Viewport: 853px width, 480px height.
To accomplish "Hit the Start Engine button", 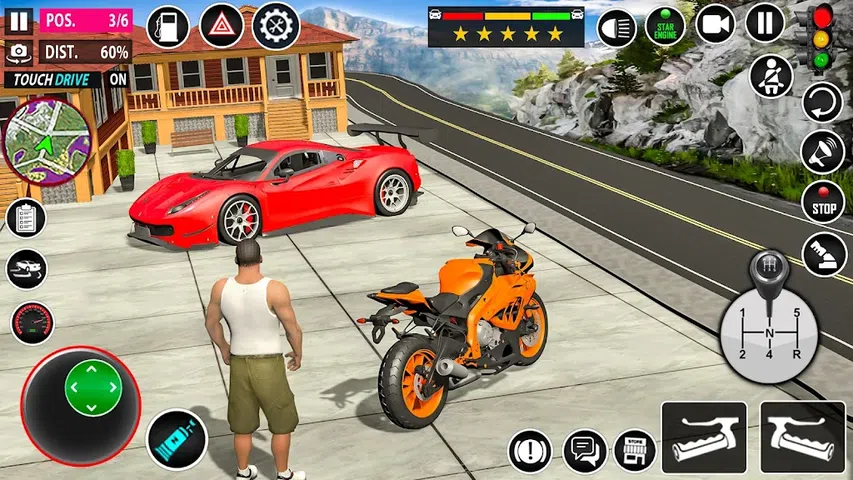I will [x=664, y=26].
